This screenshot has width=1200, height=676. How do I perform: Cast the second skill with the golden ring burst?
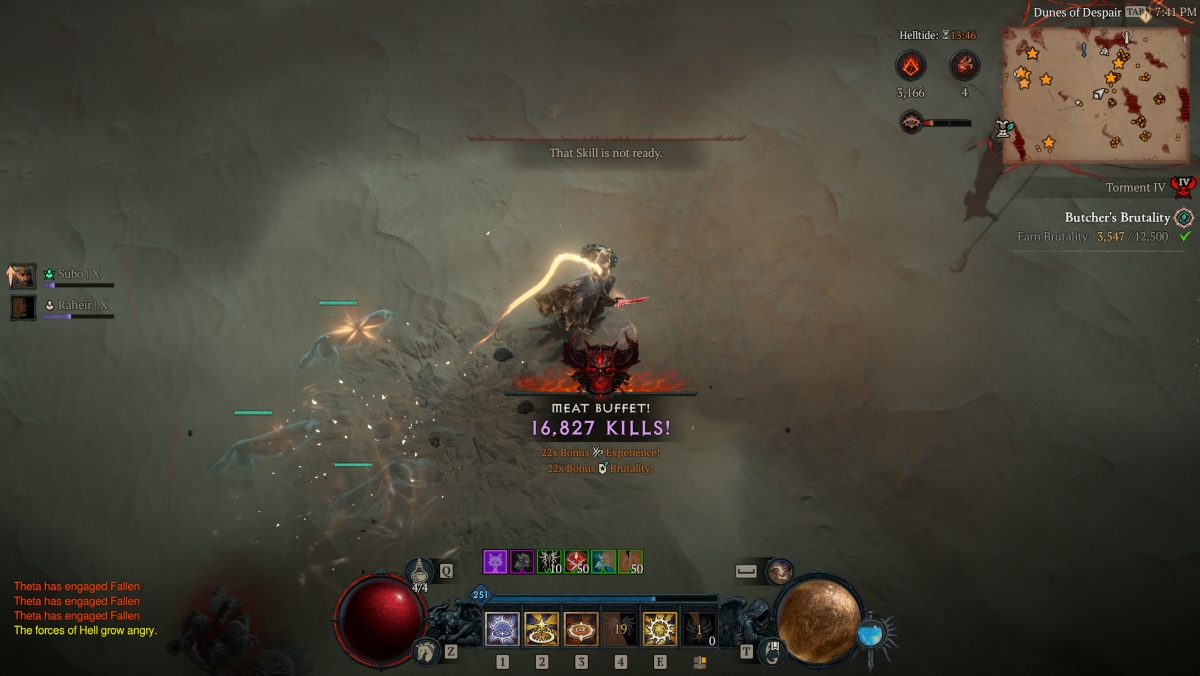point(542,629)
